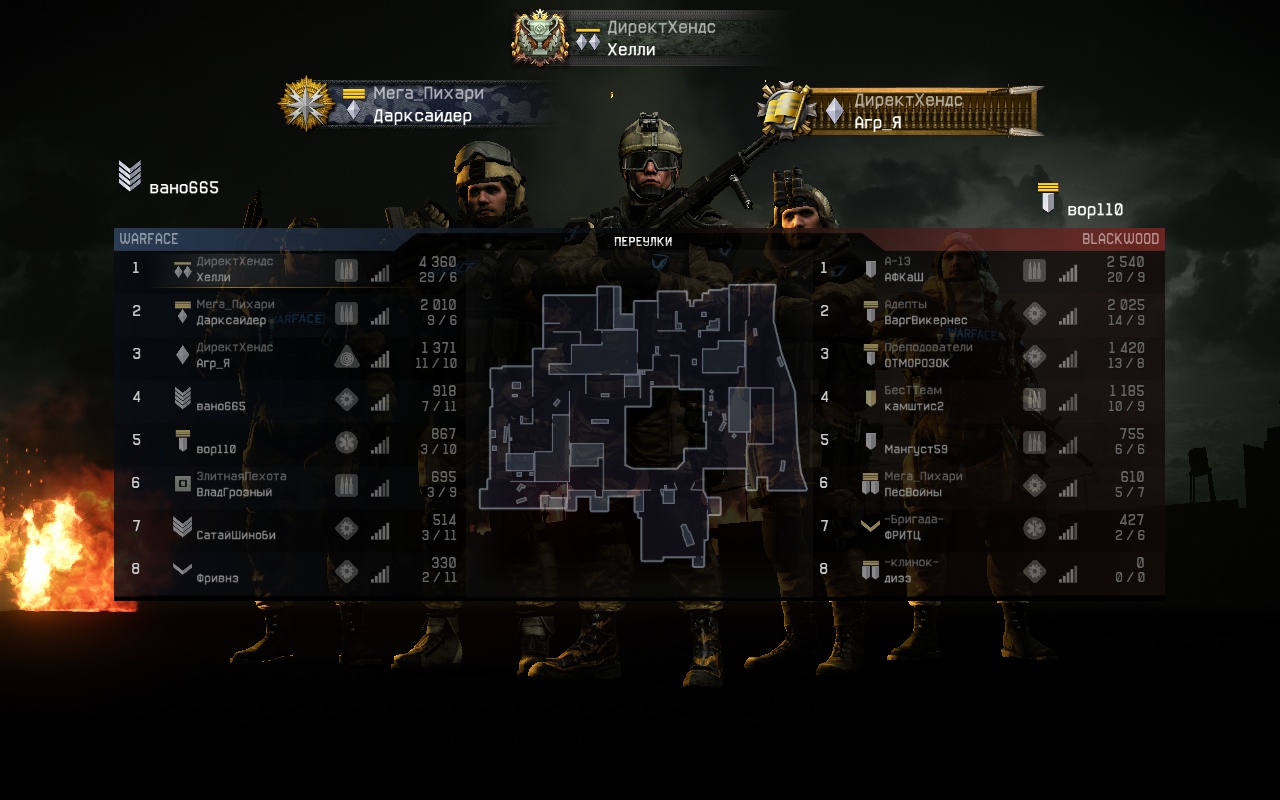
Task: Choose the СатайШиноби player row
Action: click(x=290, y=527)
